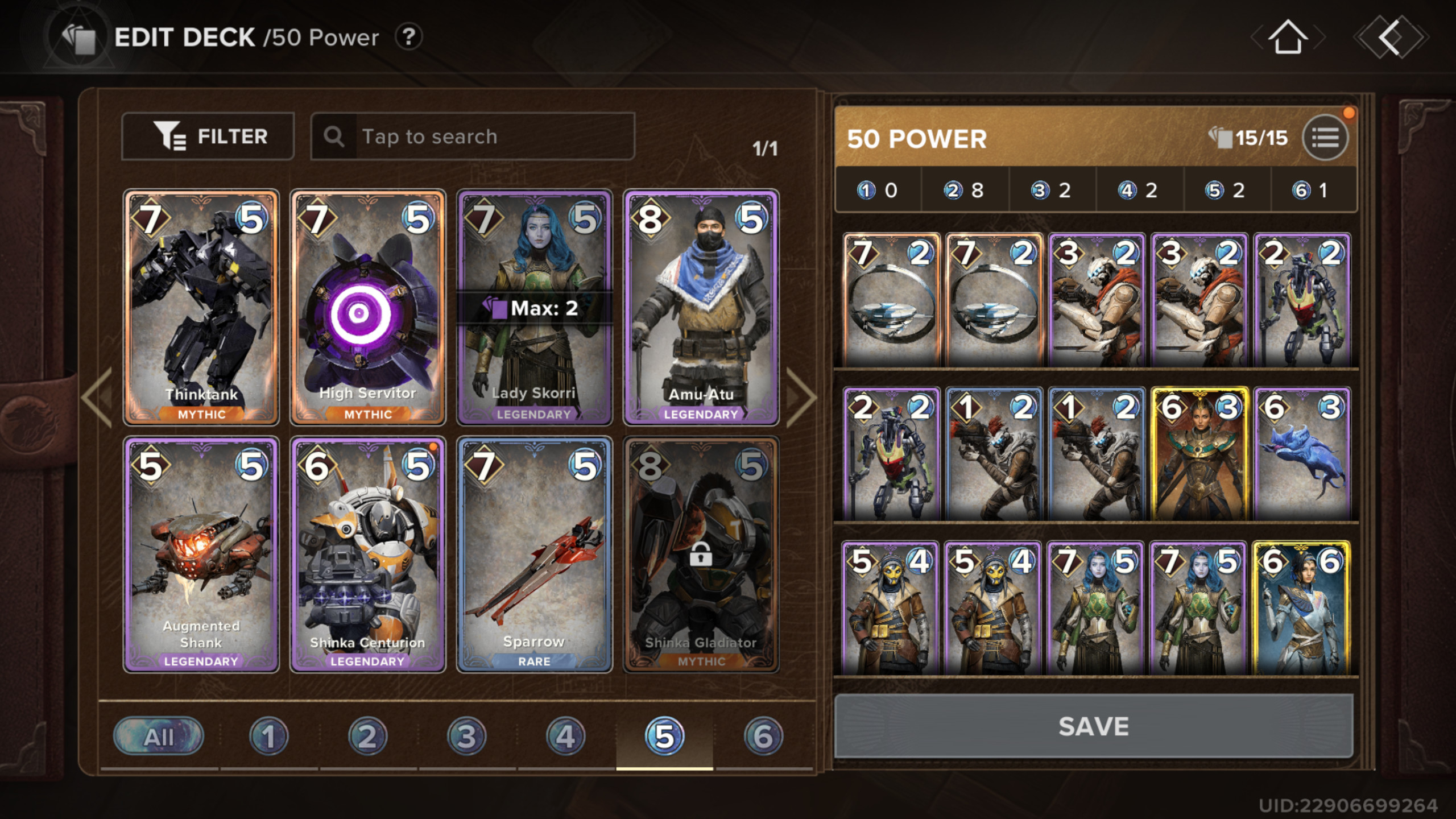This screenshot has width=1456, height=819.
Task: Add the Shinka Centurion card
Action: point(367,555)
